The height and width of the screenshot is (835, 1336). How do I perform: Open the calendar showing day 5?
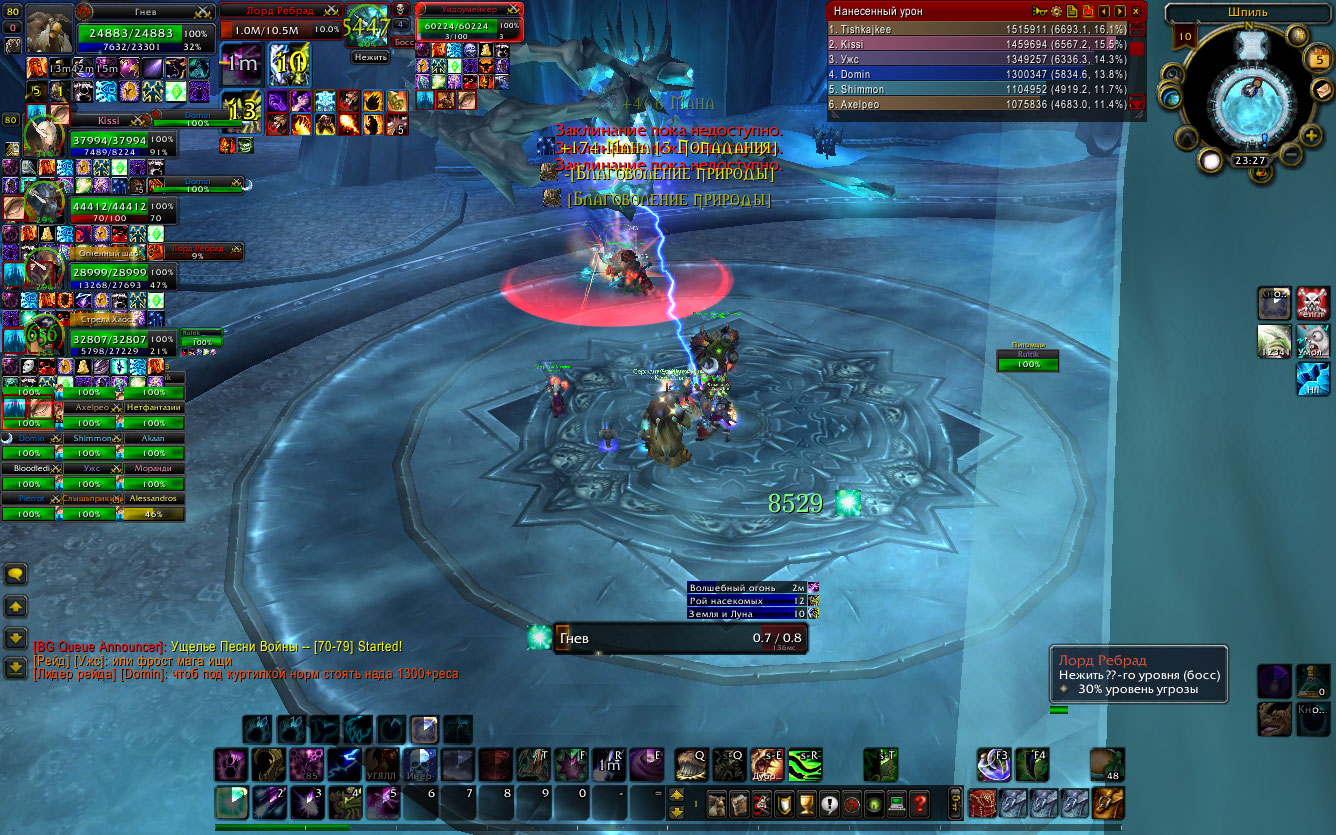click(1319, 60)
